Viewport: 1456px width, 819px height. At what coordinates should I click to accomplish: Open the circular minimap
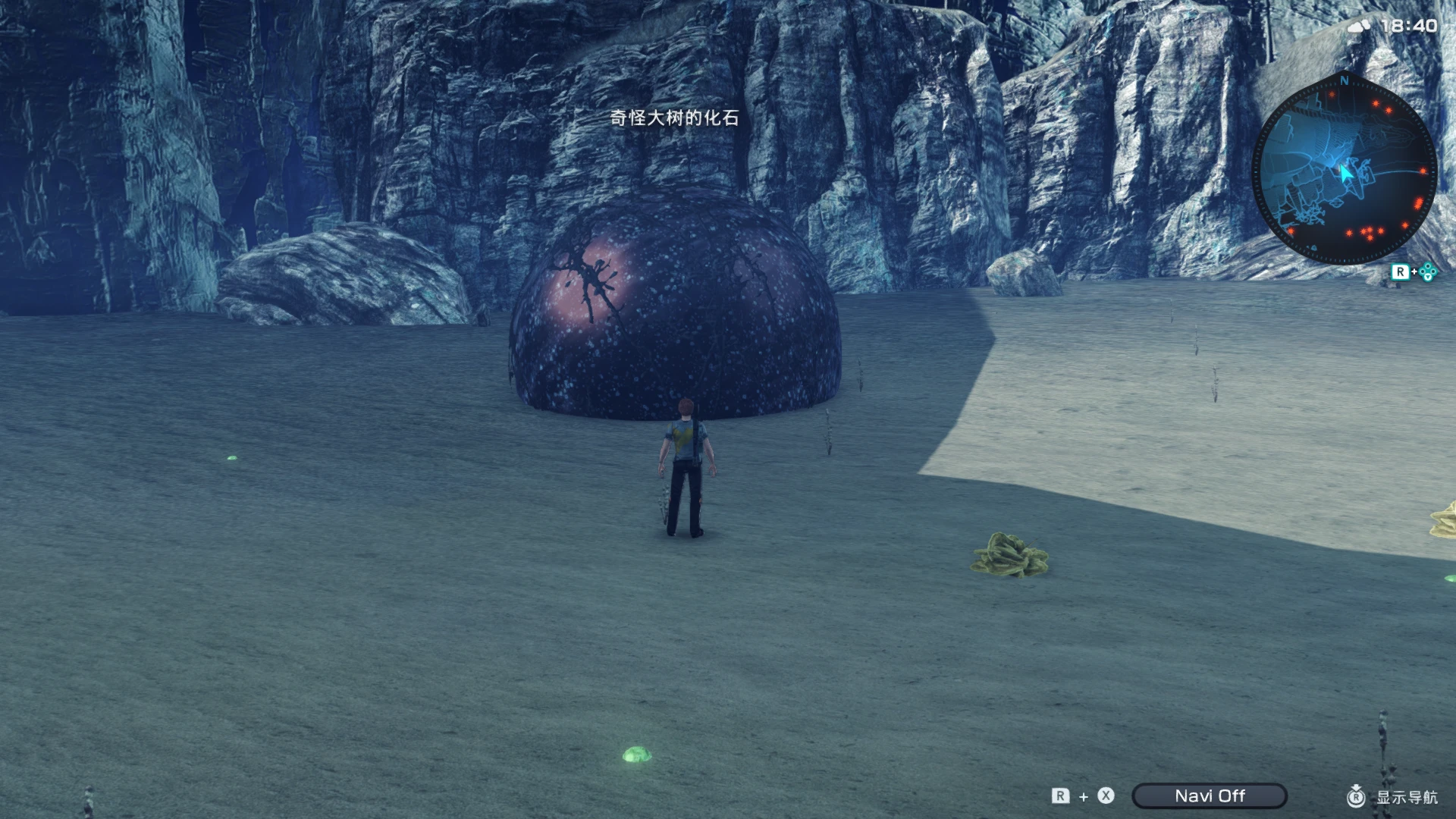pyautogui.click(x=1346, y=163)
